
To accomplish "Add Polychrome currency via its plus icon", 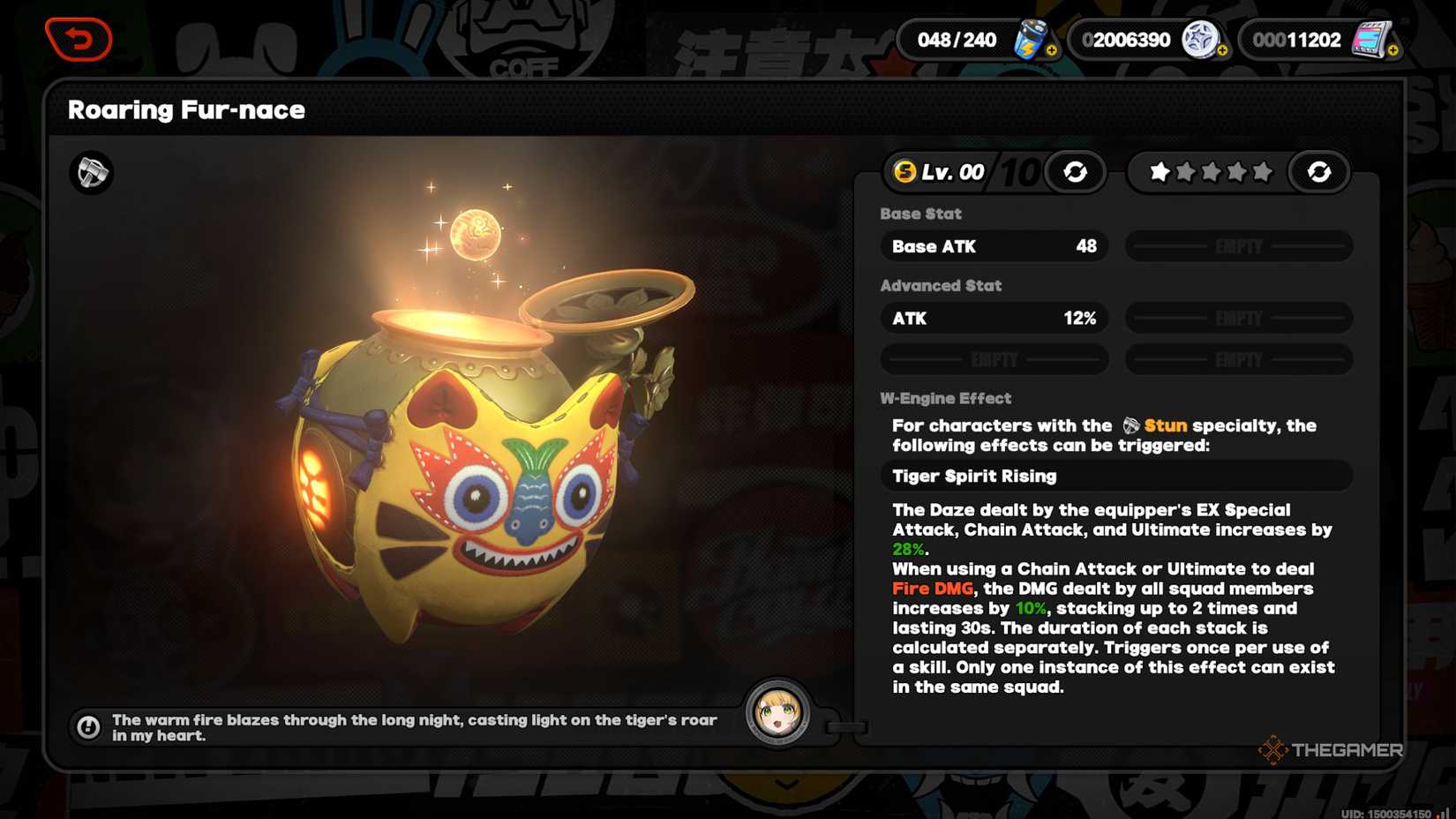I will 1222,51.
